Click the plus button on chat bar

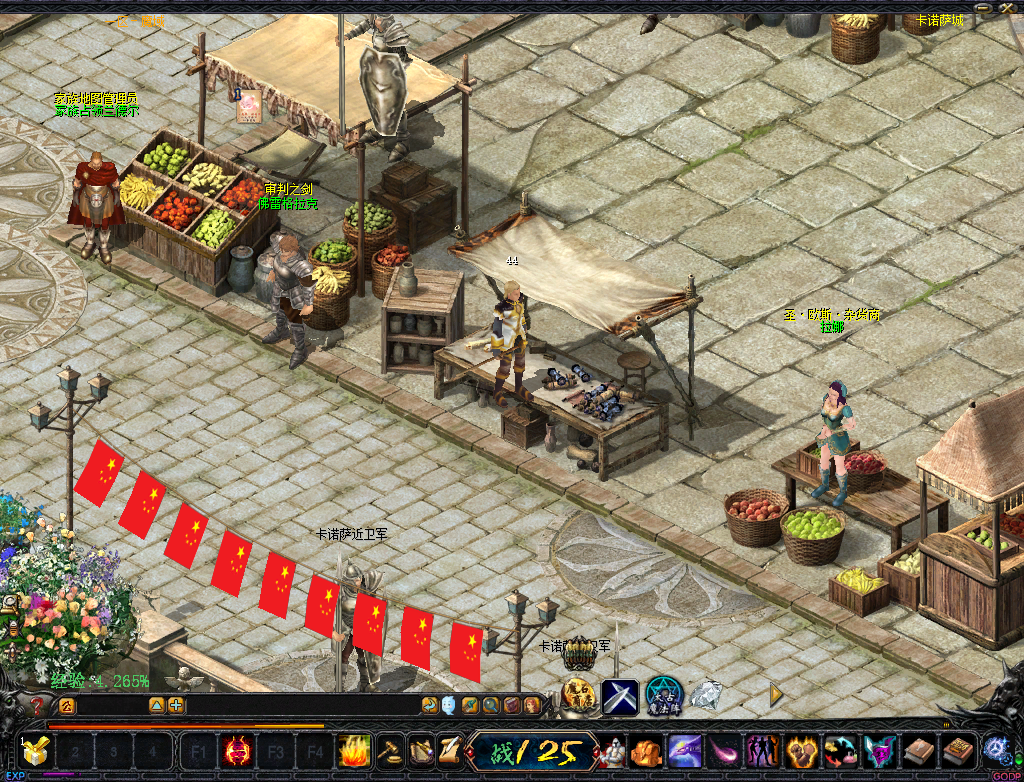pos(176,705)
